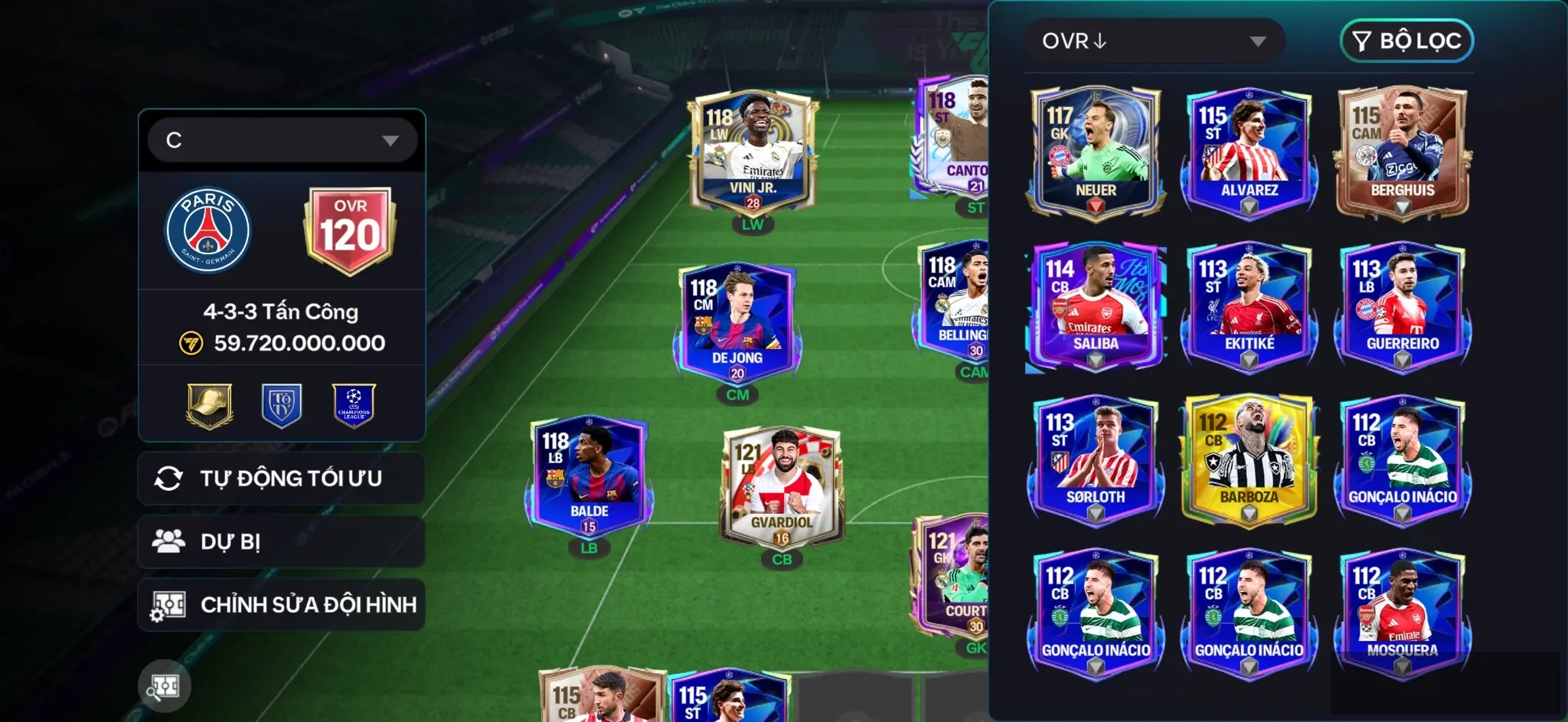Select Vini Jr. in the lineup
The height and width of the screenshot is (722, 1568).
click(x=752, y=153)
